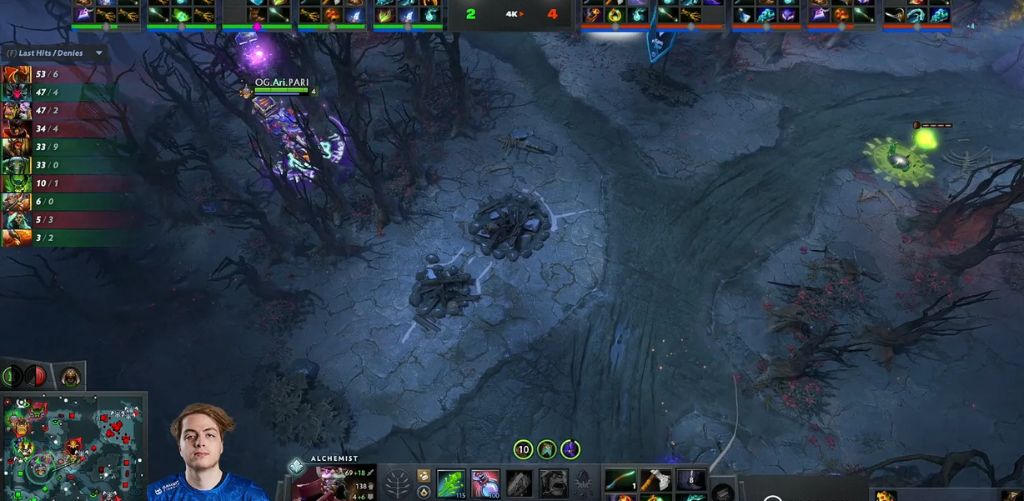Viewport: 1024px width, 501px height.
Task: Click the buff icon showing number 10
Action: click(523, 450)
